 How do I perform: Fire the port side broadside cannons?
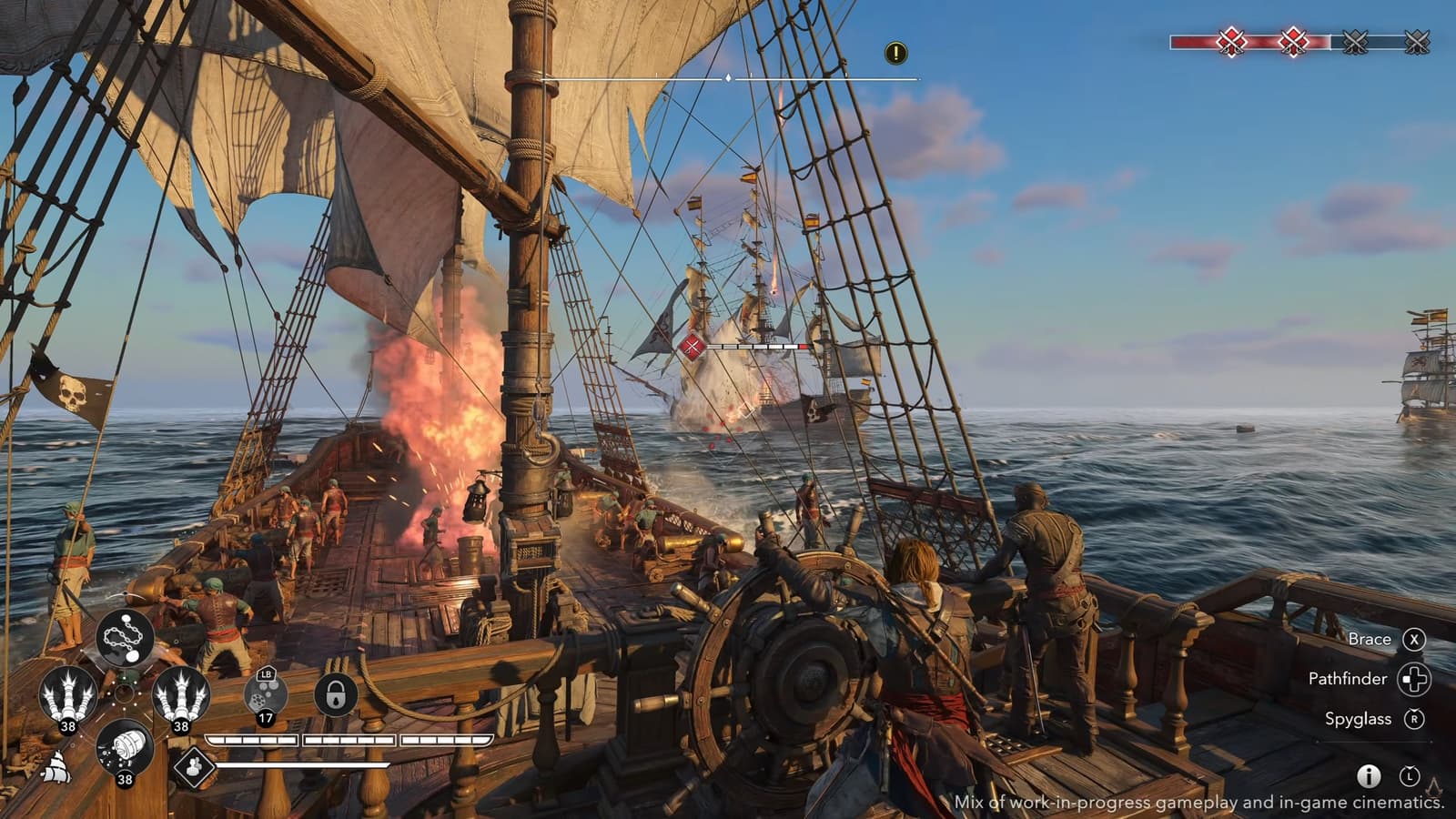67,694
